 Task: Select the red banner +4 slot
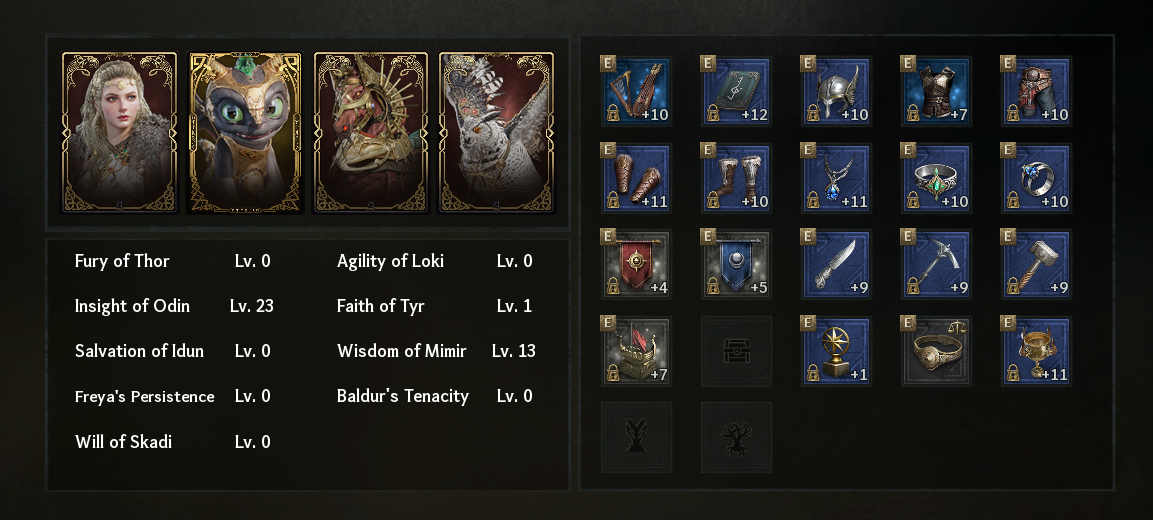(x=636, y=265)
